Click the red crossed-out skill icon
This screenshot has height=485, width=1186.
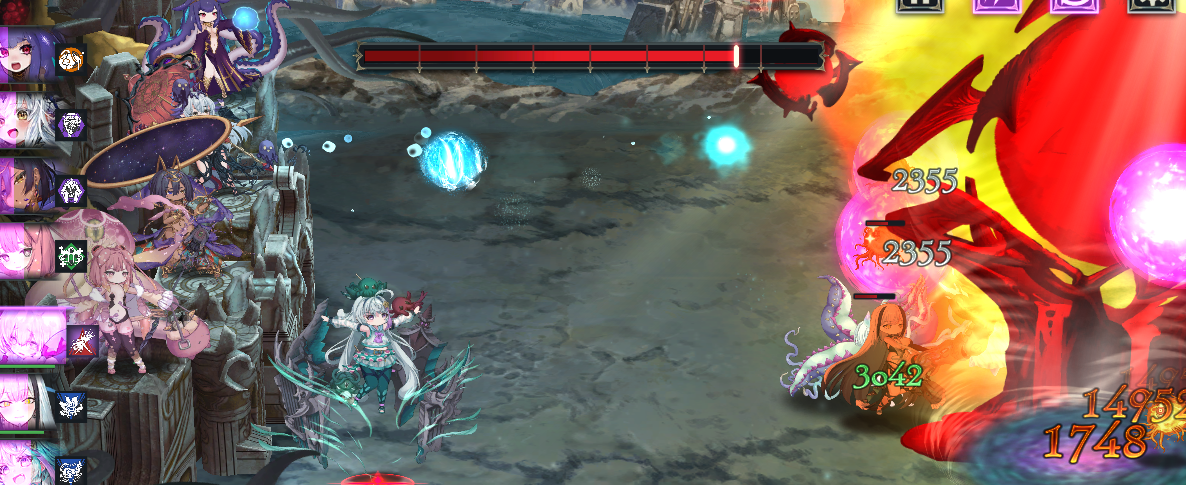[x=82, y=341]
